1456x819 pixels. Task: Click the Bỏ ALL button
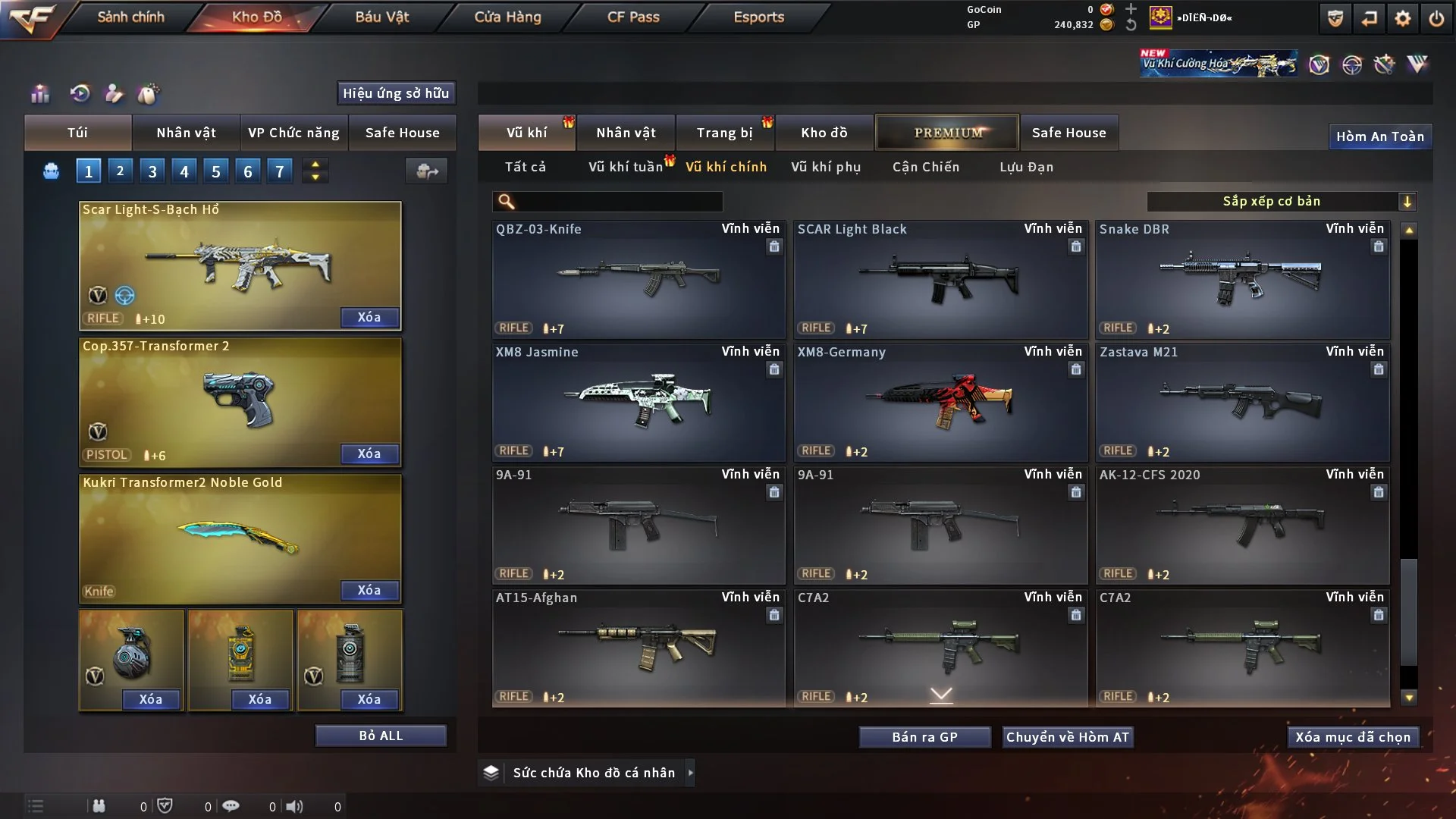tap(381, 736)
